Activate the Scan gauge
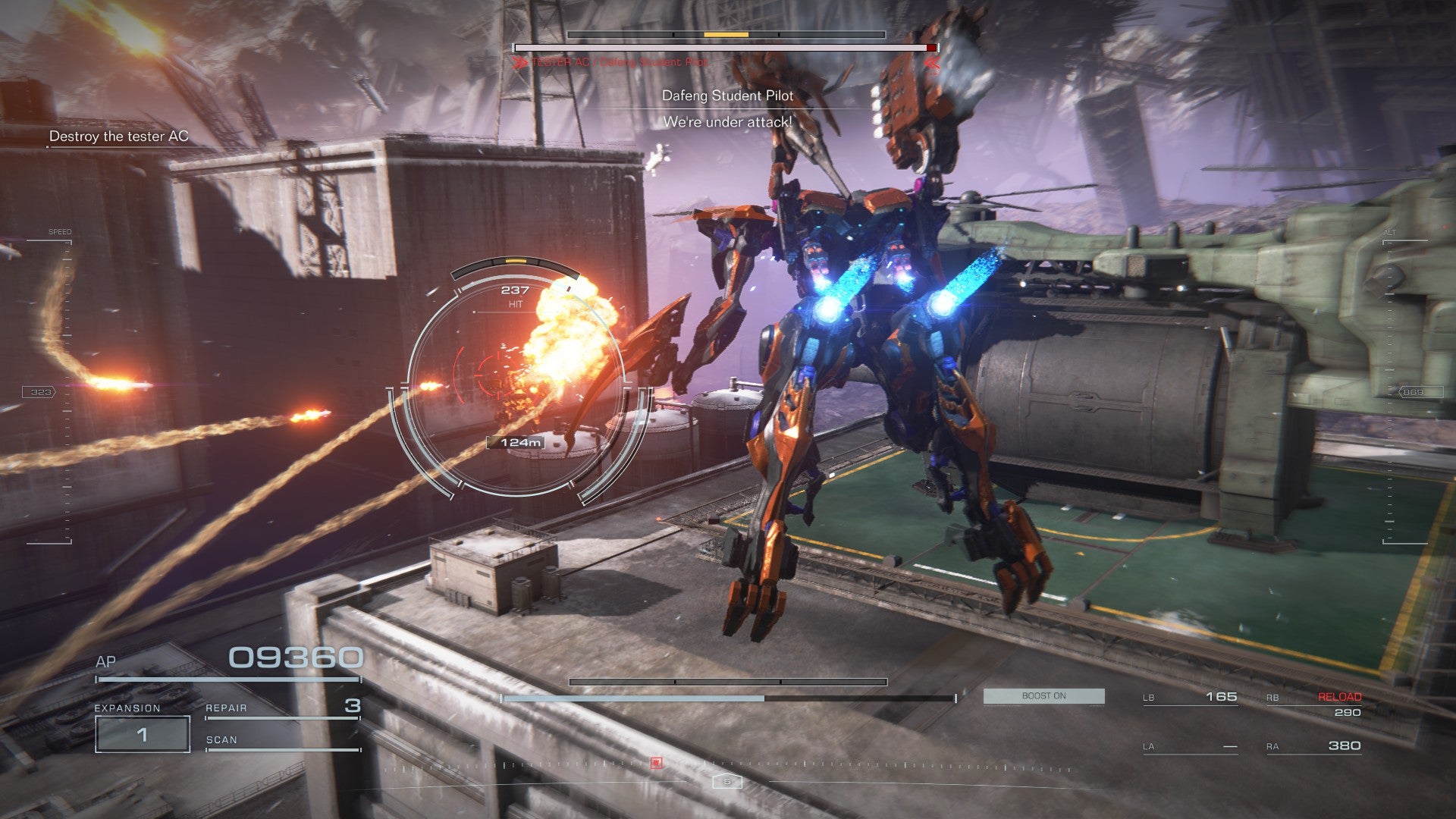Viewport: 1456px width, 819px height. (281, 741)
